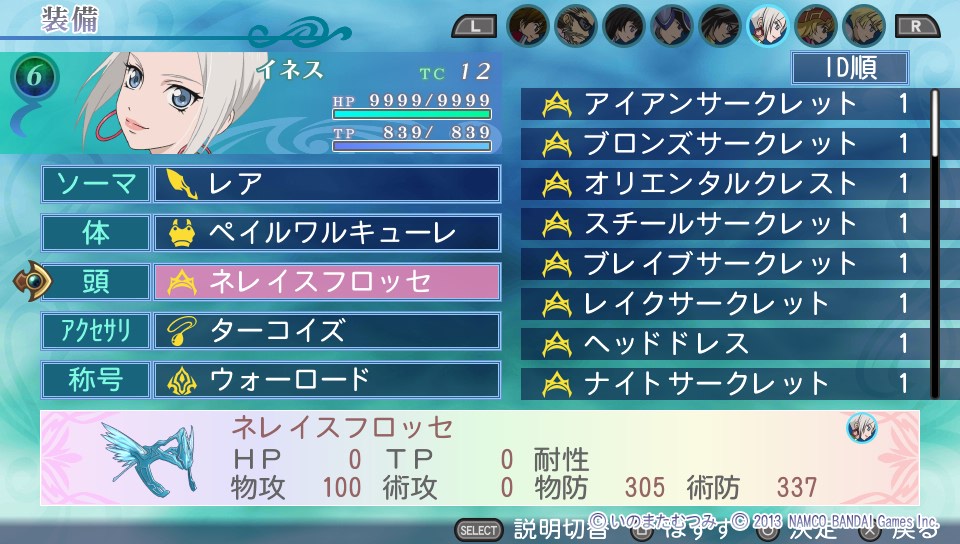Select the ソーマ slot with レア
This screenshot has width=960, height=544.
pyautogui.click(x=326, y=184)
